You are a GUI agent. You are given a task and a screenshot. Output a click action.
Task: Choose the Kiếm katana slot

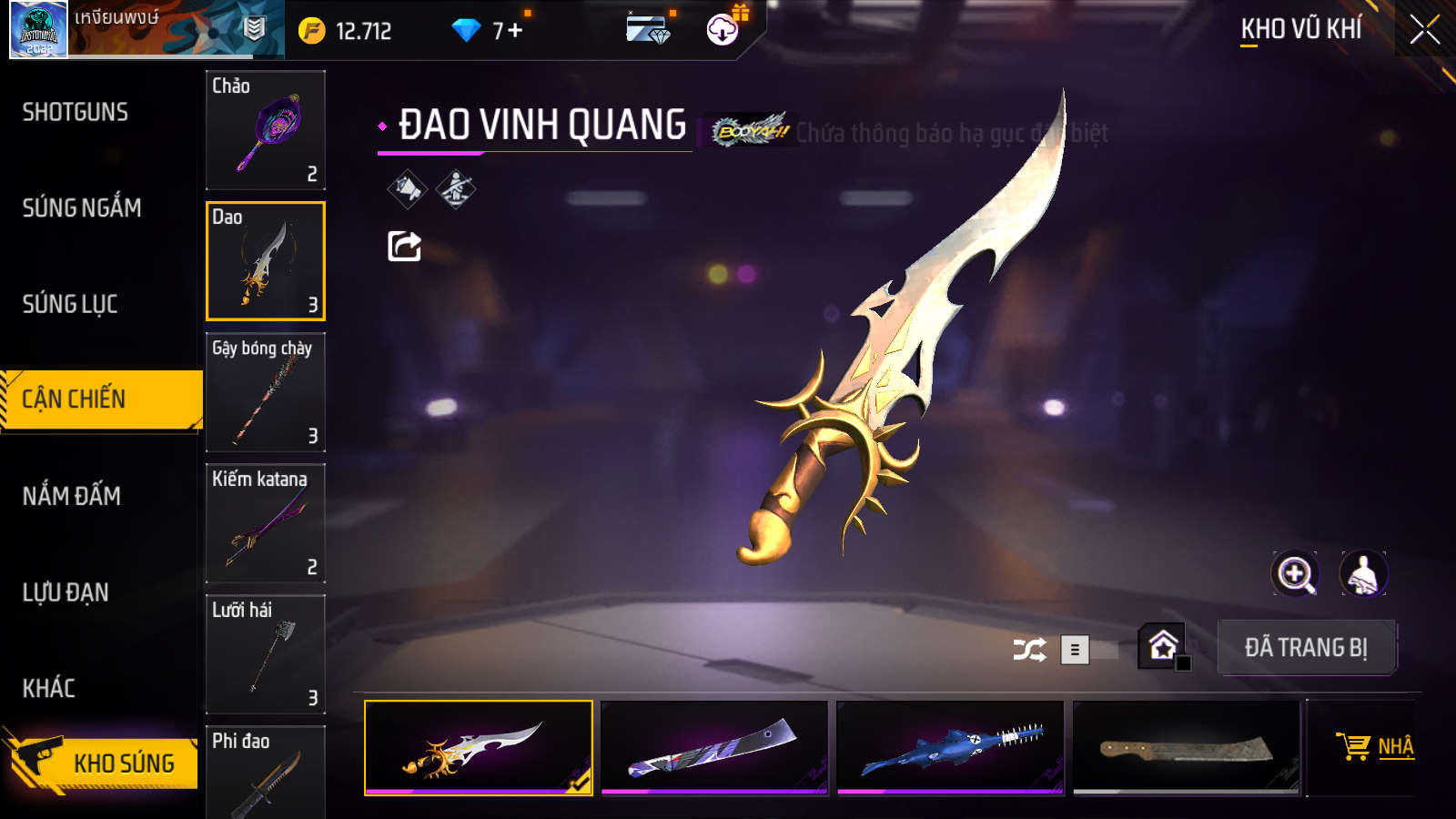pyautogui.click(x=266, y=523)
